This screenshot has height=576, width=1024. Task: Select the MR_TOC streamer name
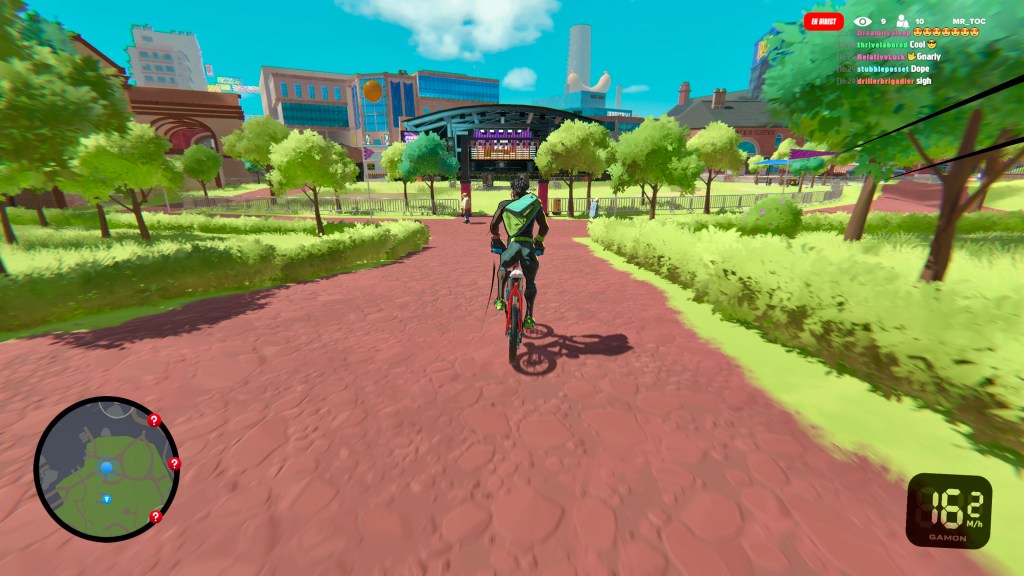969,21
